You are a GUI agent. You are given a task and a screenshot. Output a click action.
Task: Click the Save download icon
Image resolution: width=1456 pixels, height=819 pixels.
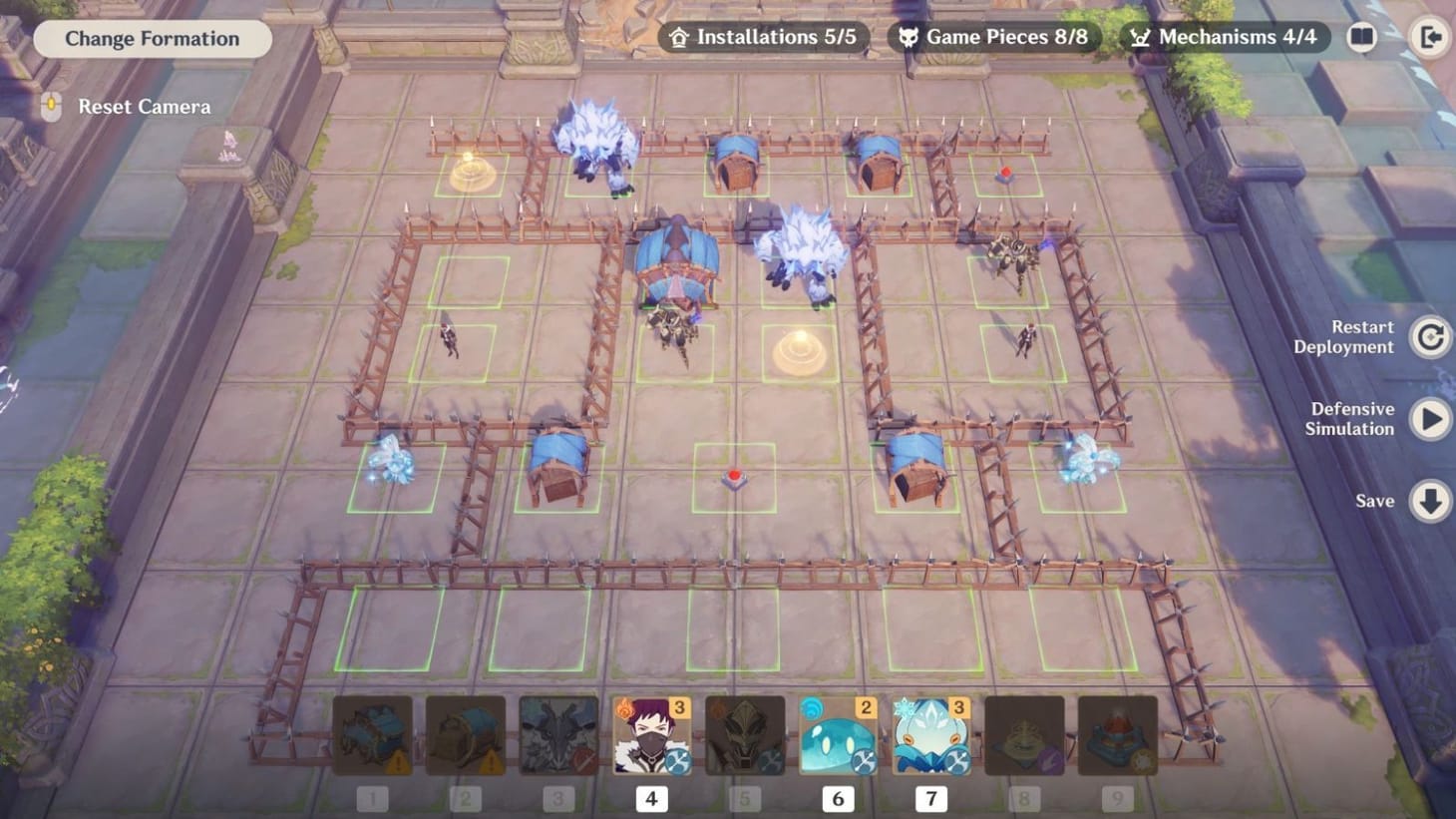point(1430,502)
